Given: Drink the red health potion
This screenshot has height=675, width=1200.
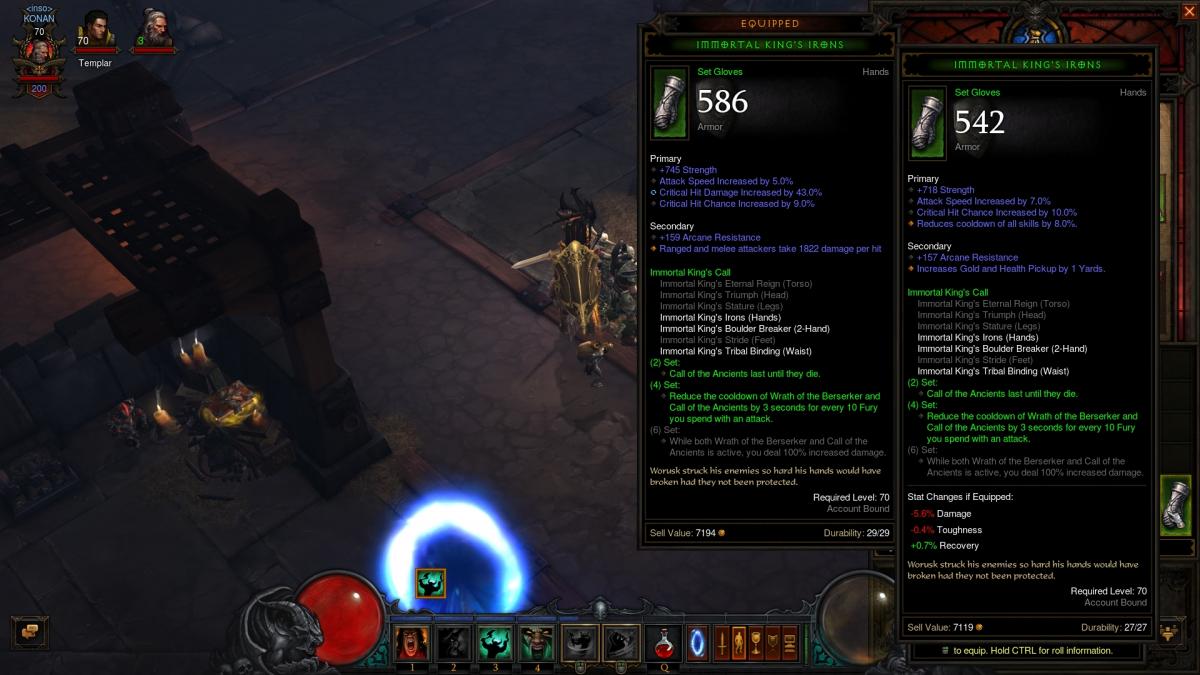Looking at the screenshot, I should 662,643.
